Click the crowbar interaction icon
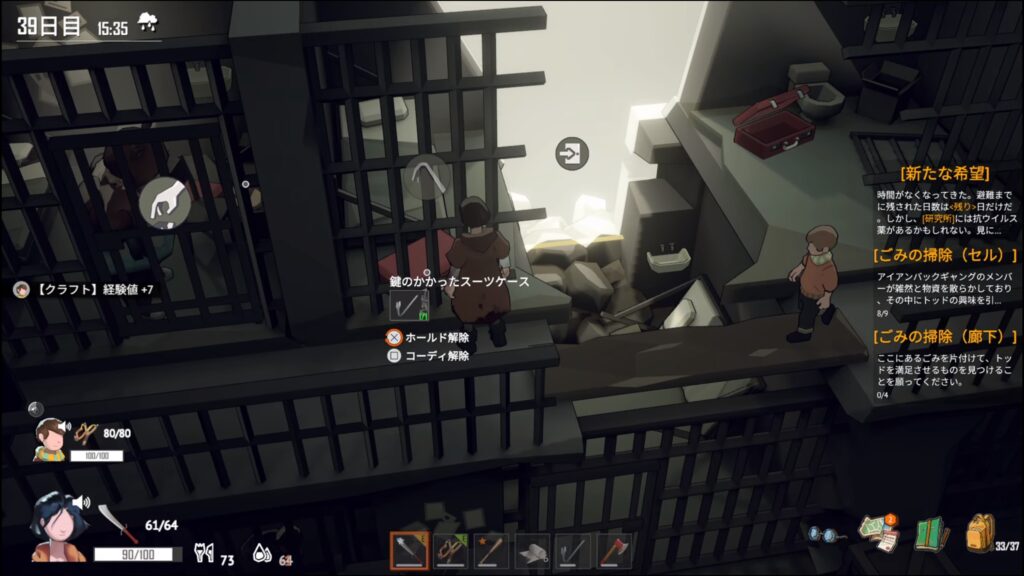This screenshot has height=576, width=1024. (x=427, y=177)
